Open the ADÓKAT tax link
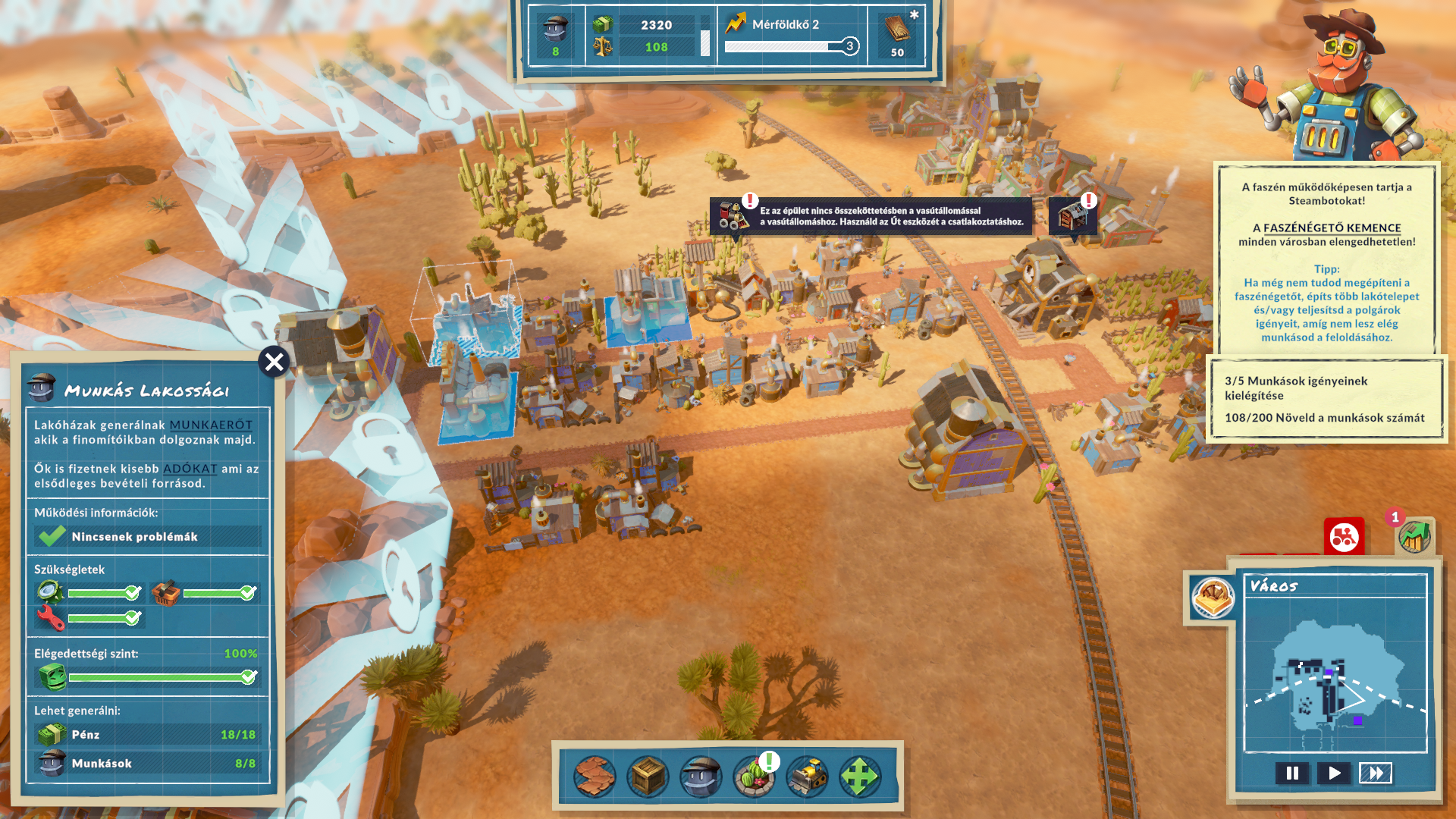The image size is (1456, 819). 190,469
